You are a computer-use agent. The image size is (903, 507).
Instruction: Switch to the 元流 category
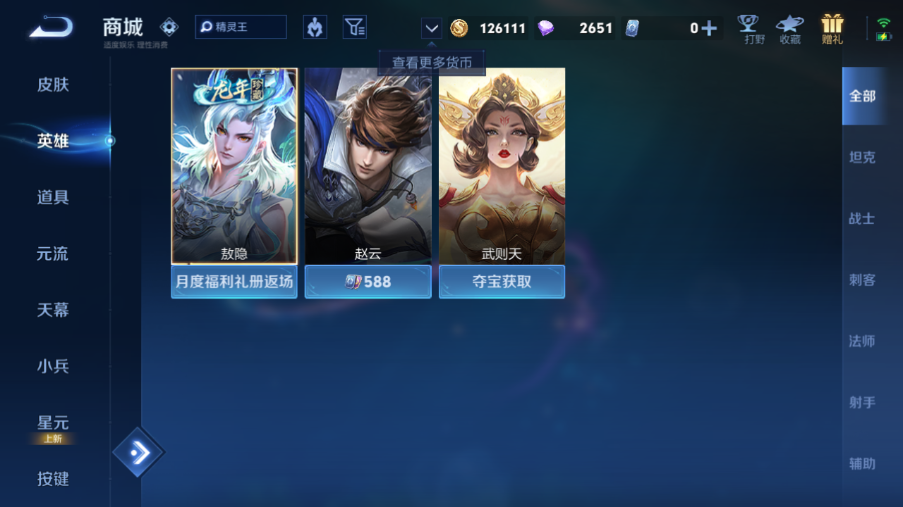click(53, 254)
